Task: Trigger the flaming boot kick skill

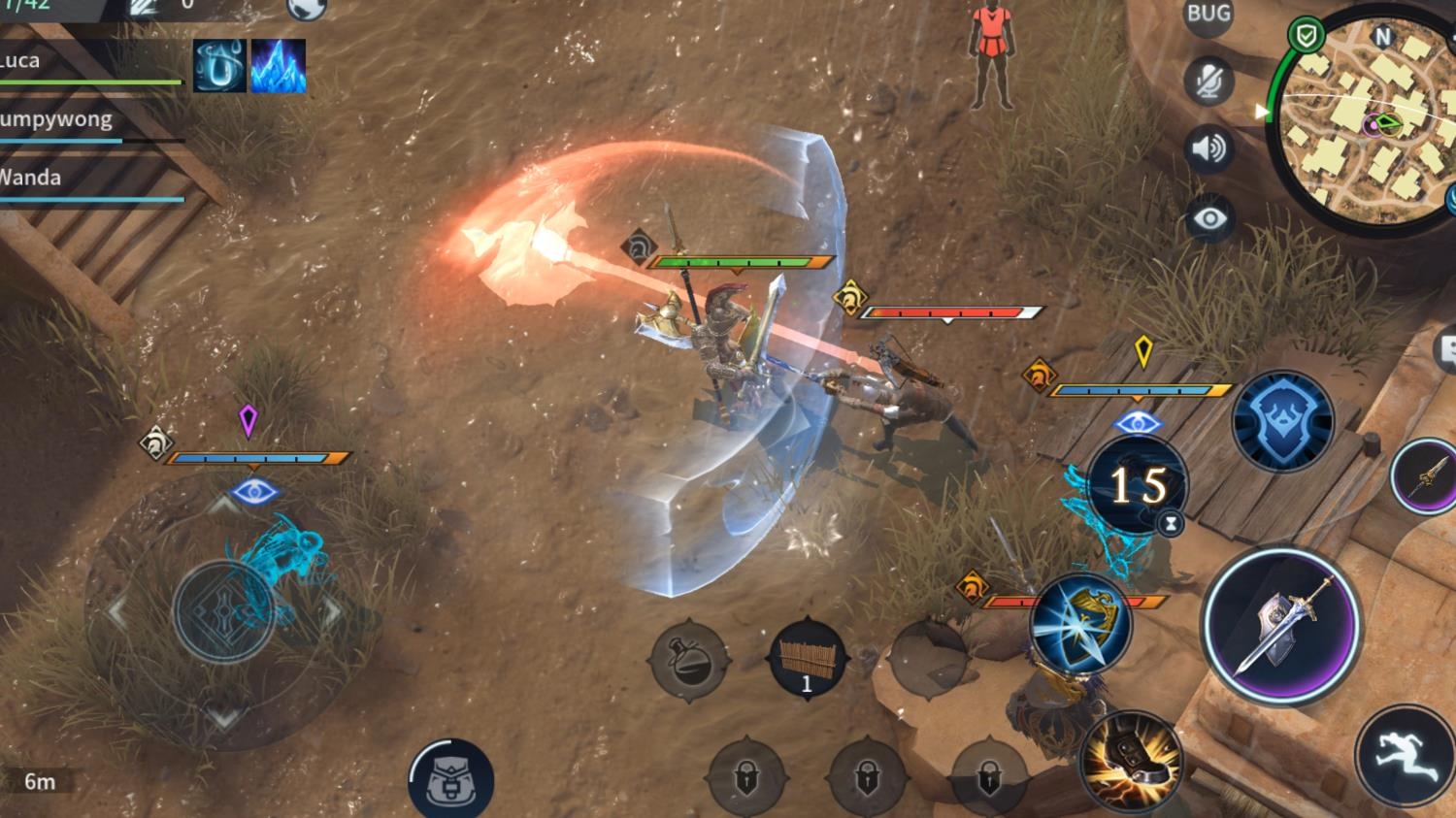Action: pos(1131,762)
